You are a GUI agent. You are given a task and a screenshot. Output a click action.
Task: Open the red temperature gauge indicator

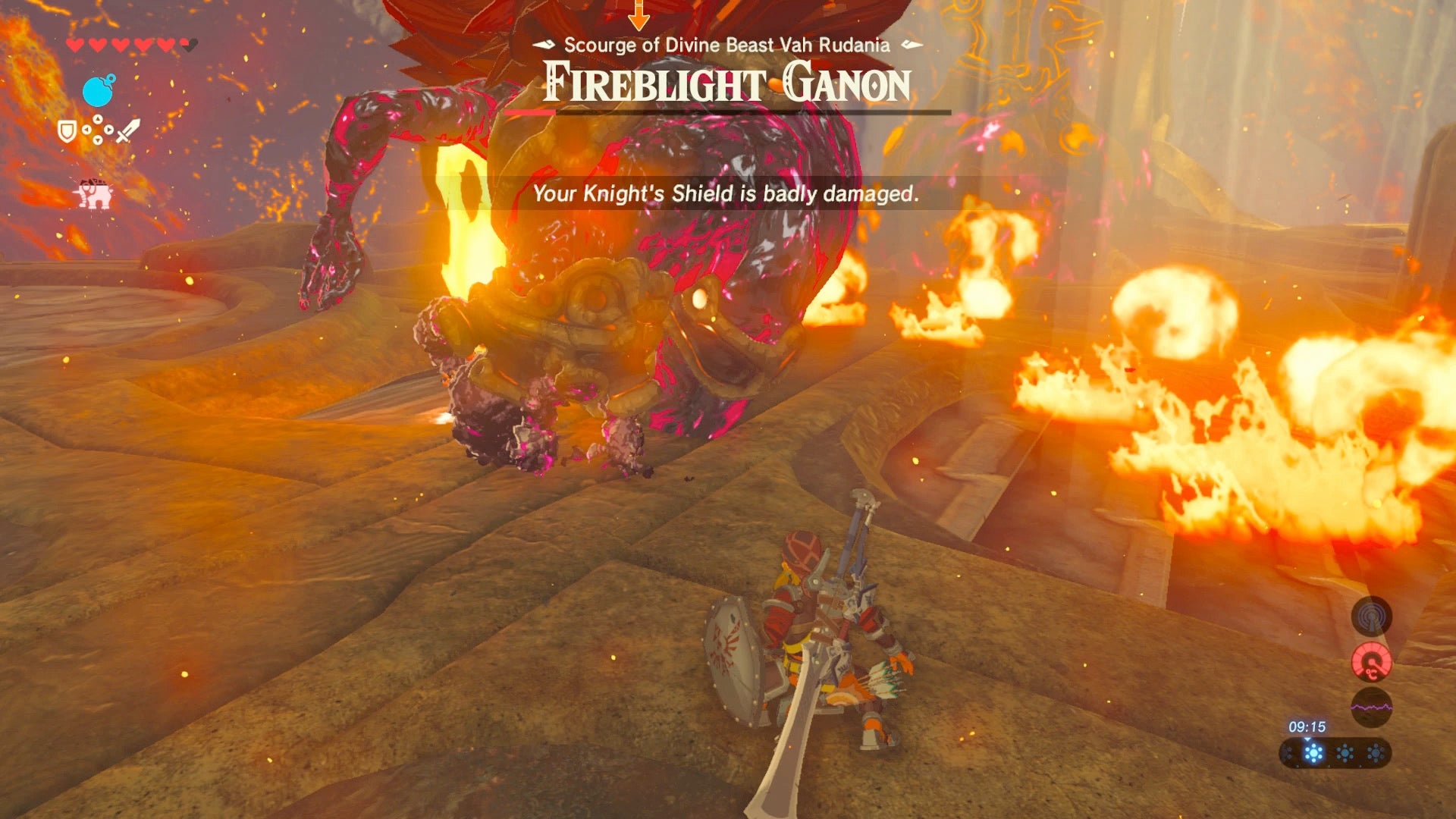(1370, 661)
